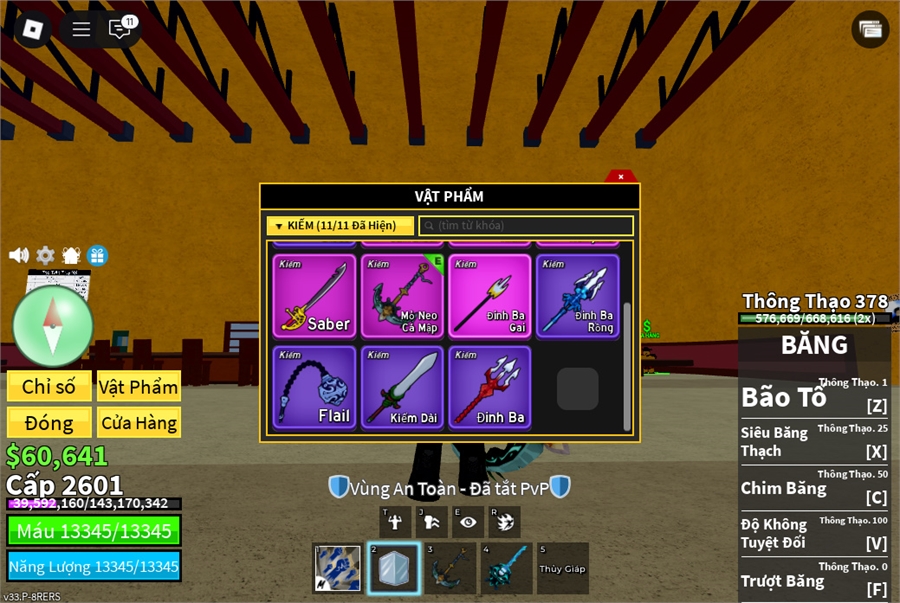Choose the Mỏ Neo Cá Mập item

[402, 295]
